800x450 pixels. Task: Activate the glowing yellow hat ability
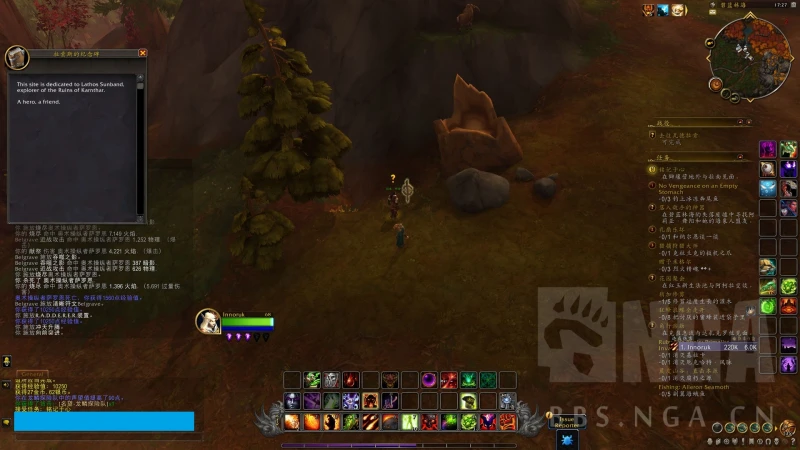(468, 402)
